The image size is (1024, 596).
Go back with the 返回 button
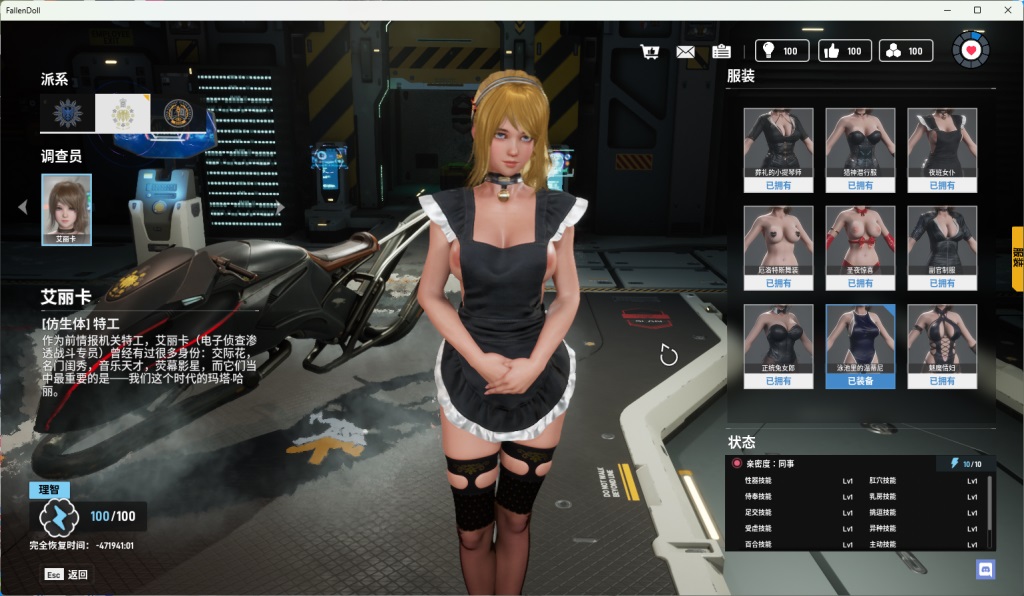click(66, 574)
